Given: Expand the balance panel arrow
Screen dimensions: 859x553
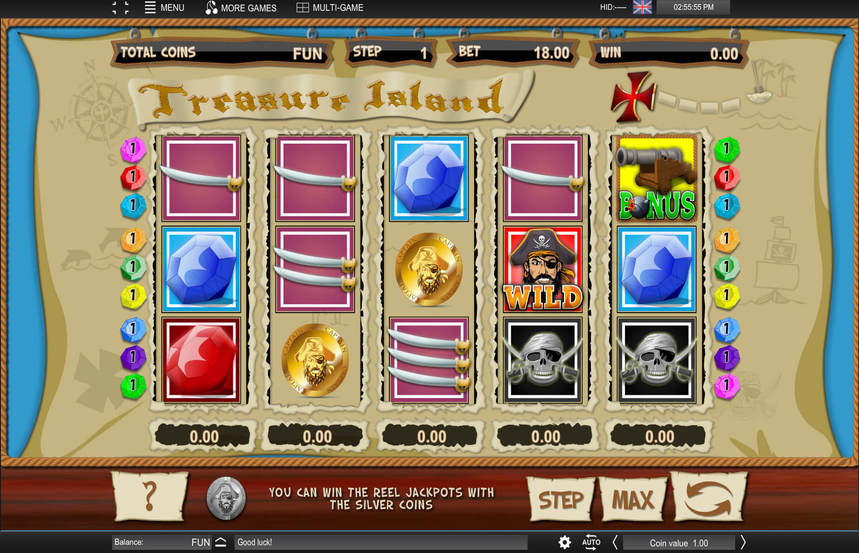Looking at the screenshot, I should click(221, 543).
